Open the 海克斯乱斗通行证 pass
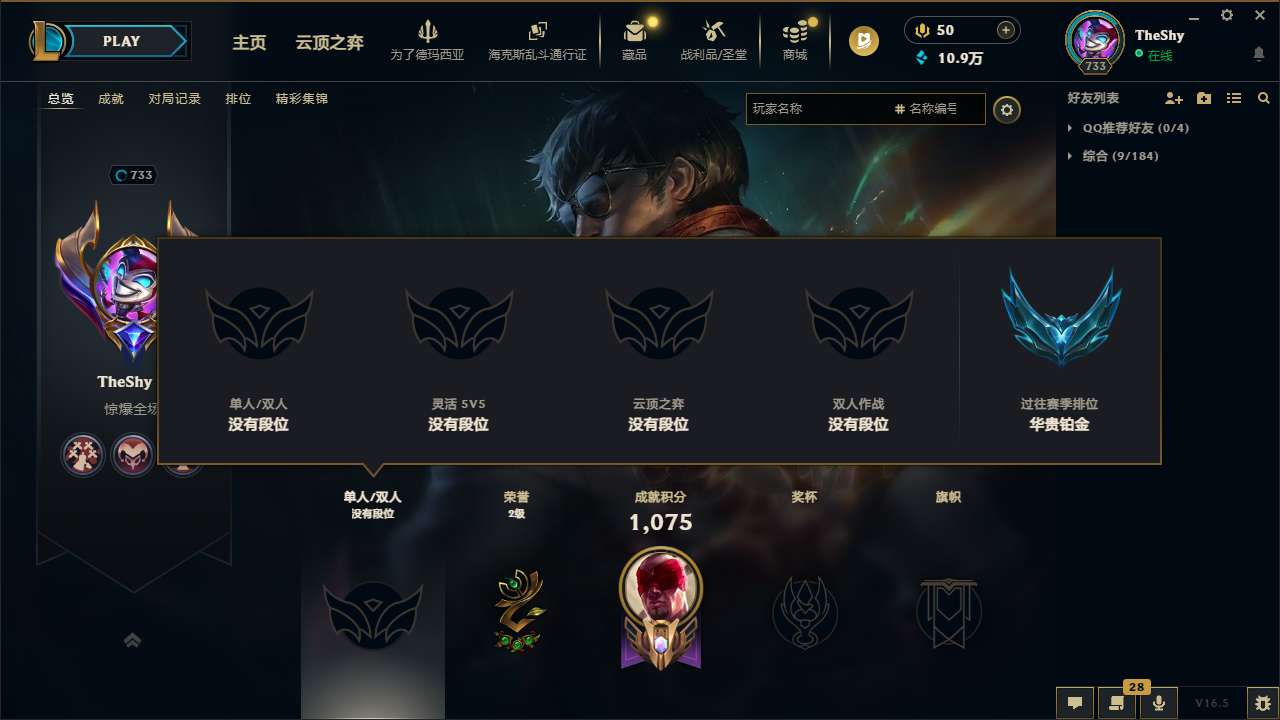Viewport: 1280px width, 720px height. pos(538,40)
